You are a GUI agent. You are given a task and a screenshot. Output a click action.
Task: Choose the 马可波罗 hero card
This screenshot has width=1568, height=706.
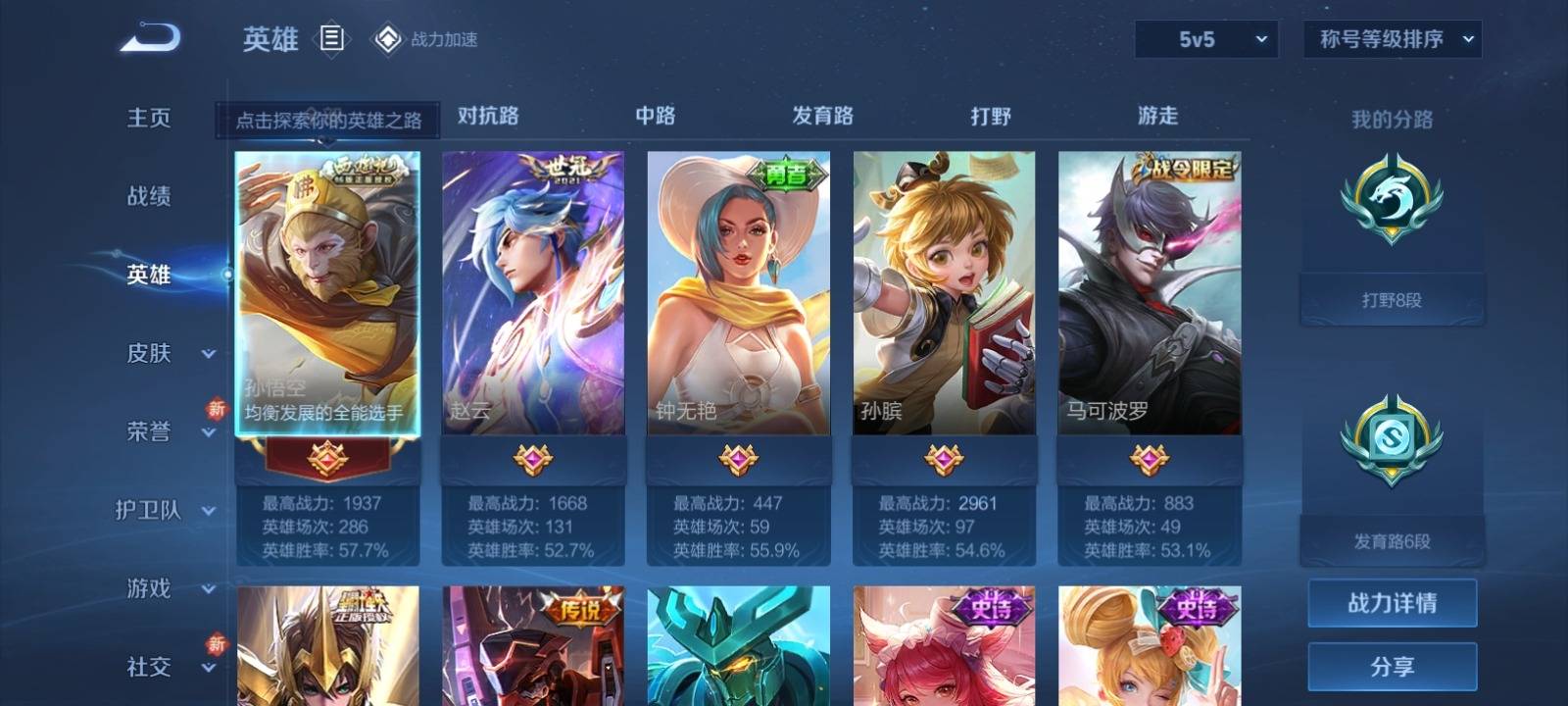(1150, 292)
